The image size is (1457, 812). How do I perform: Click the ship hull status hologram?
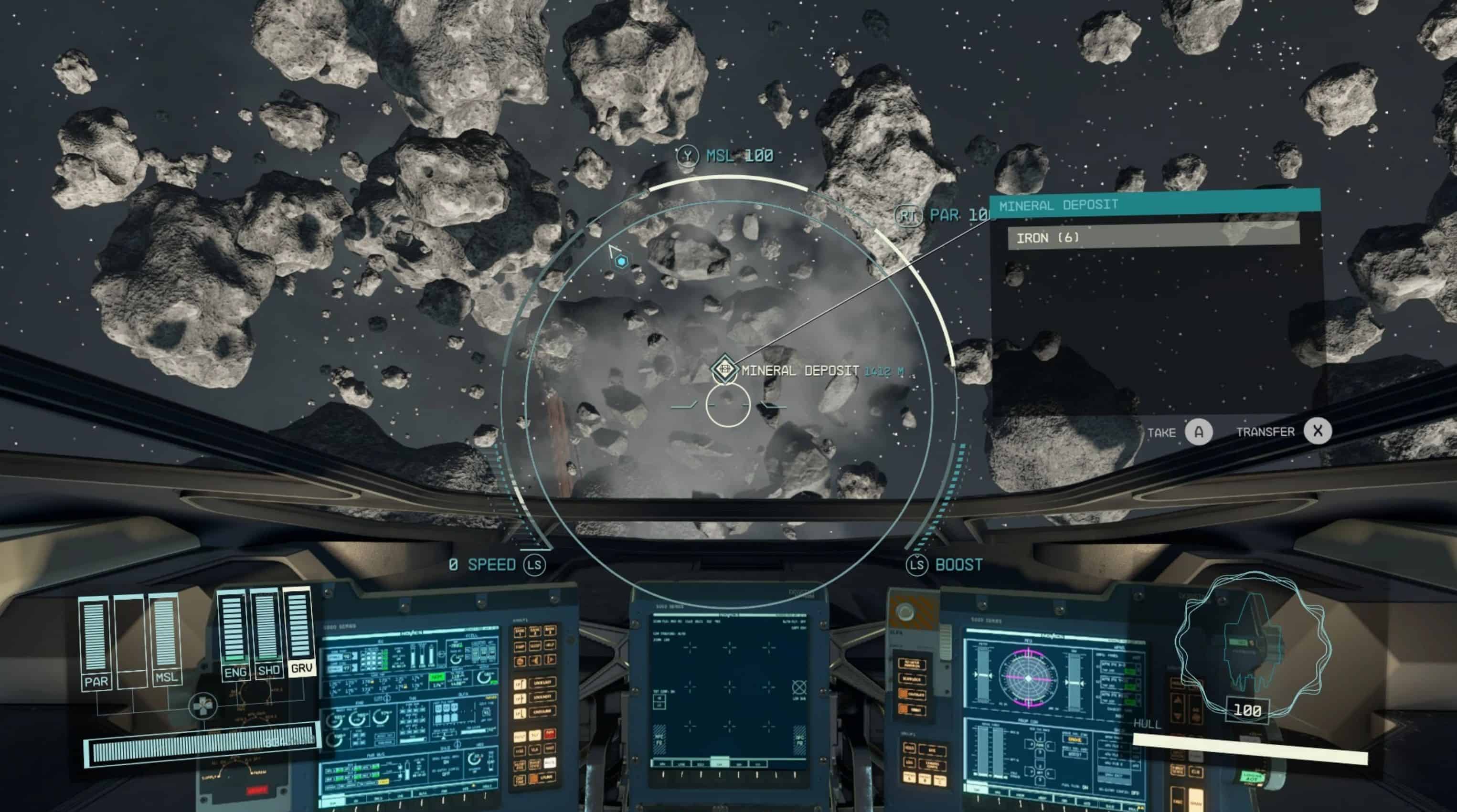point(1251,644)
